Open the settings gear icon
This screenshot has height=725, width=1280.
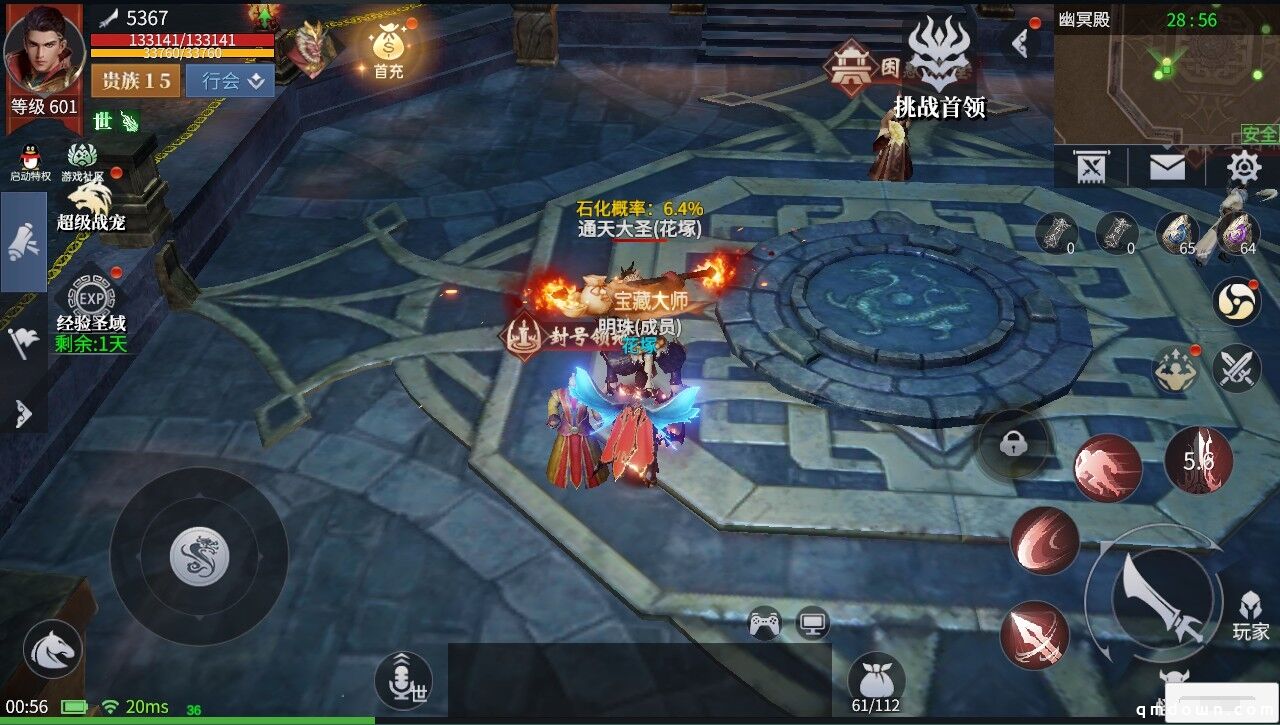click(x=1243, y=166)
